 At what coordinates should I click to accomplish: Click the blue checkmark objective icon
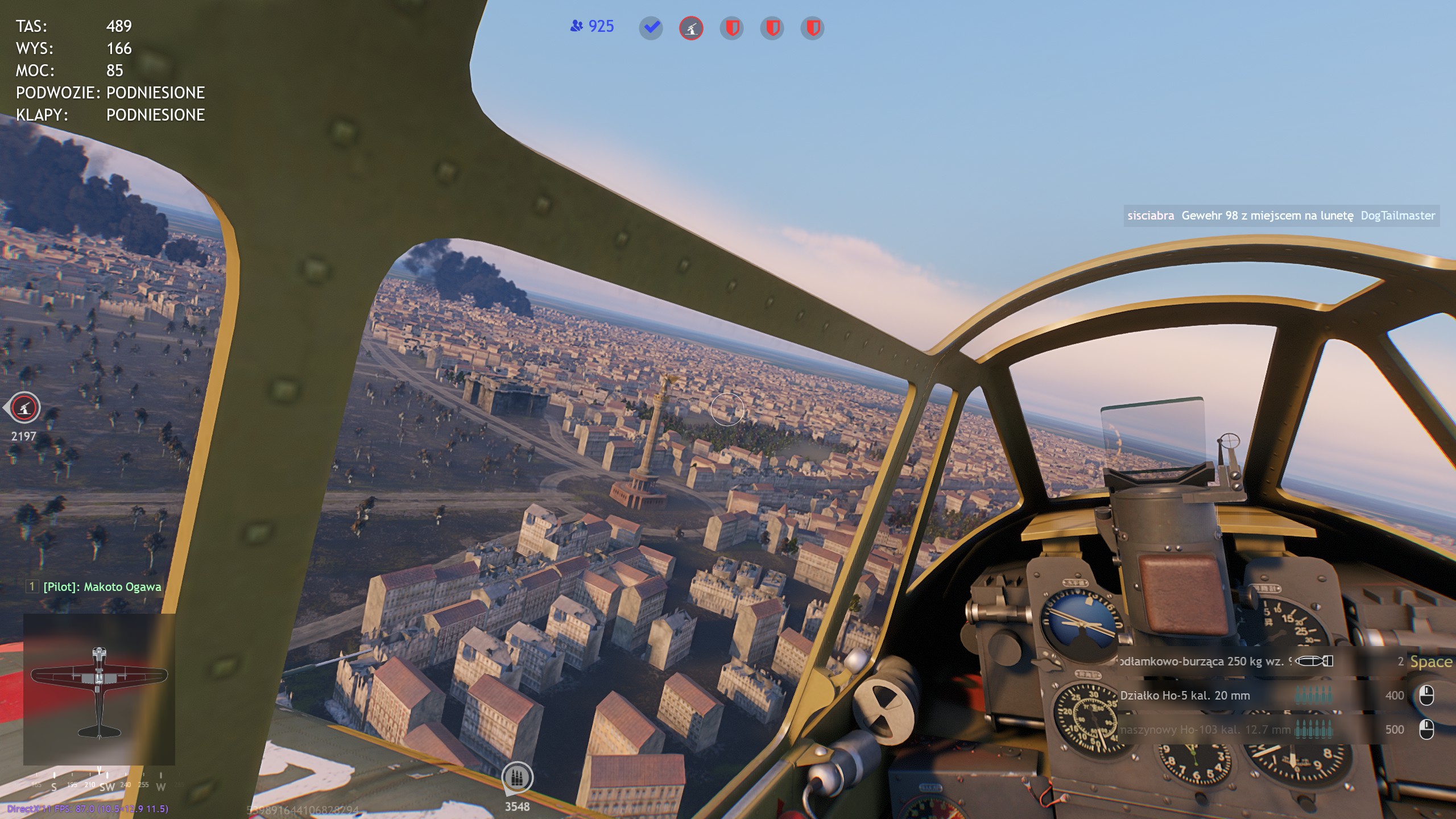tap(651, 28)
